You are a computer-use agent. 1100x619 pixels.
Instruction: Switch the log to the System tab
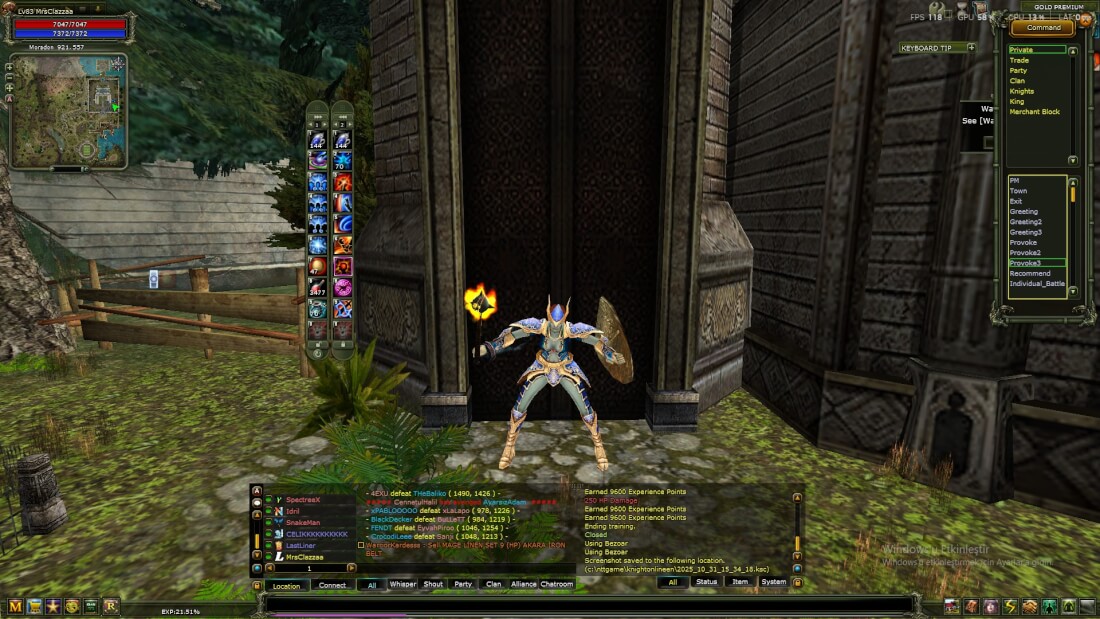tap(773, 581)
